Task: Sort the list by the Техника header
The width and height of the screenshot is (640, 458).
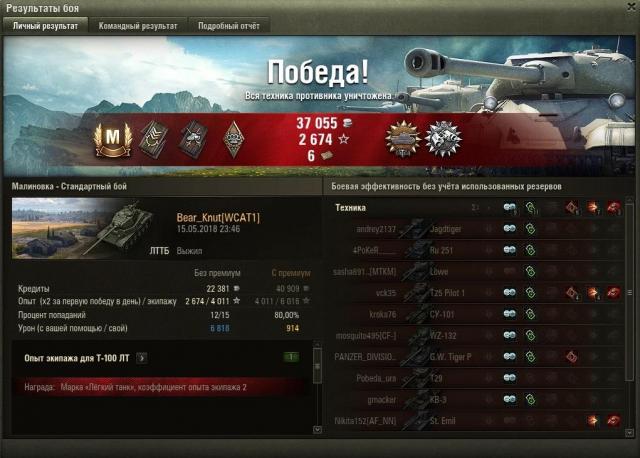Action: pyautogui.click(x=351, y=207)
